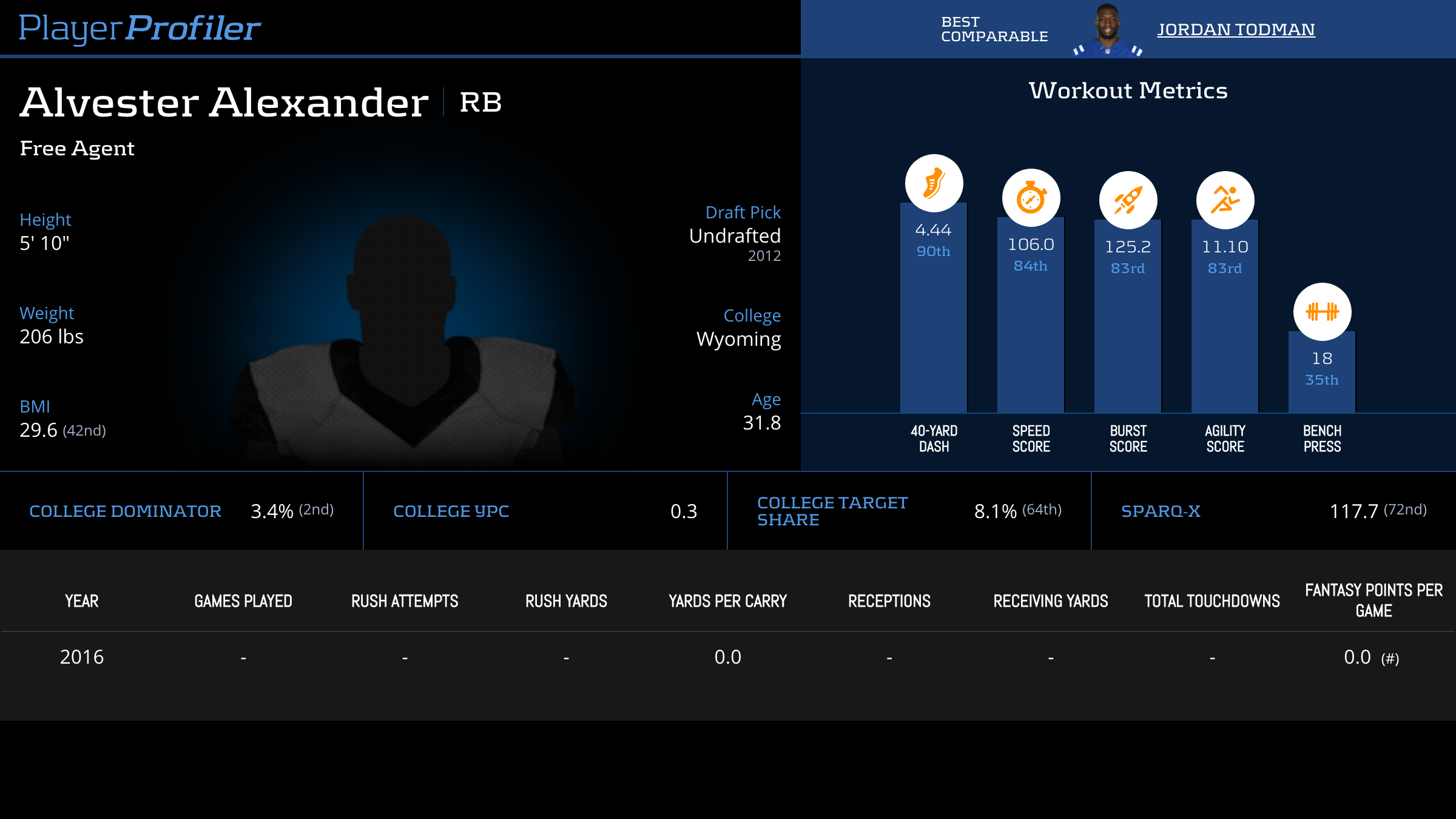The width and height of the screenshot is (1456, 819).
Task: Click the 40-yard dash shoe icon
Action: point(934,183)
